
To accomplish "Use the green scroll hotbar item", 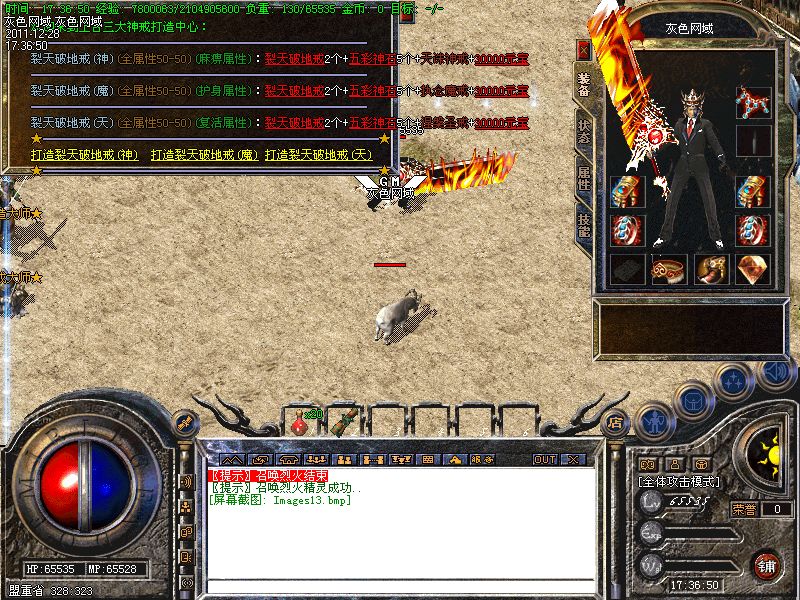I will pyautogui.click(x=345, y=420).
